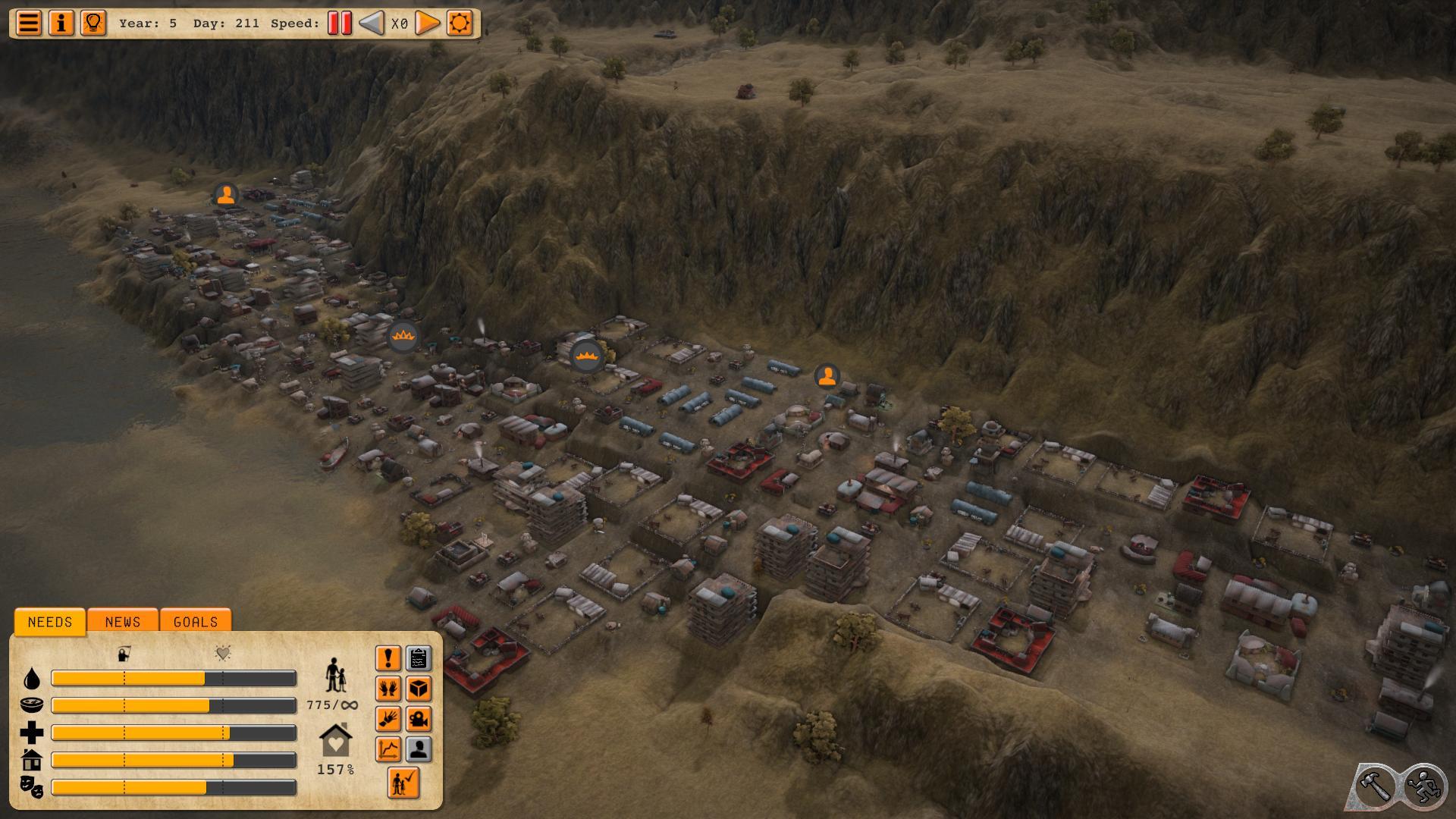Image resolution: width=1456 pixels, height=819 pixels.
Task: Increase game speed with the orange right arrow
Action: [x=428, y=23]
